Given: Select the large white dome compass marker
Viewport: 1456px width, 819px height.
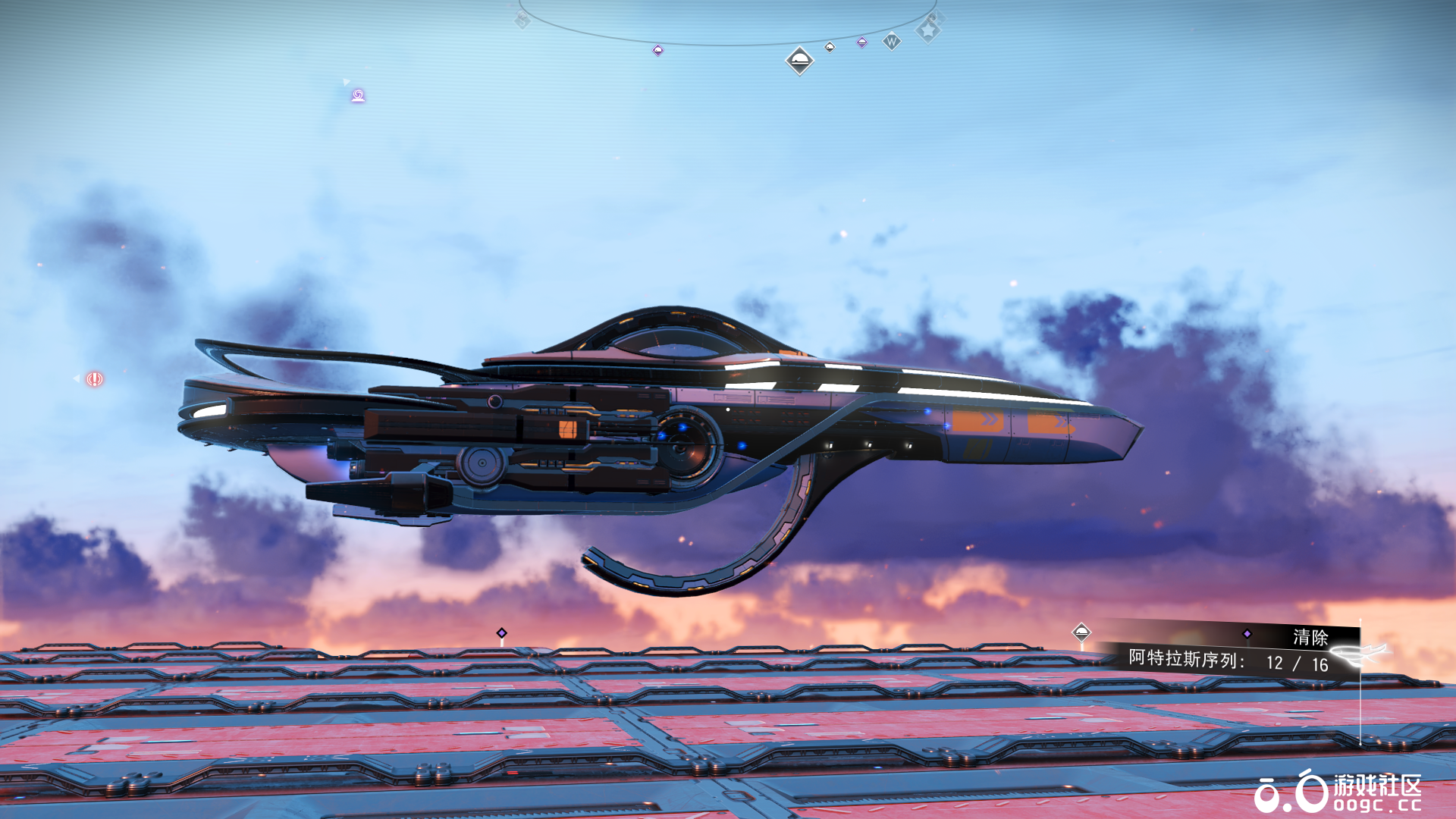Looking at the screenshot, I should click(799, 60).
